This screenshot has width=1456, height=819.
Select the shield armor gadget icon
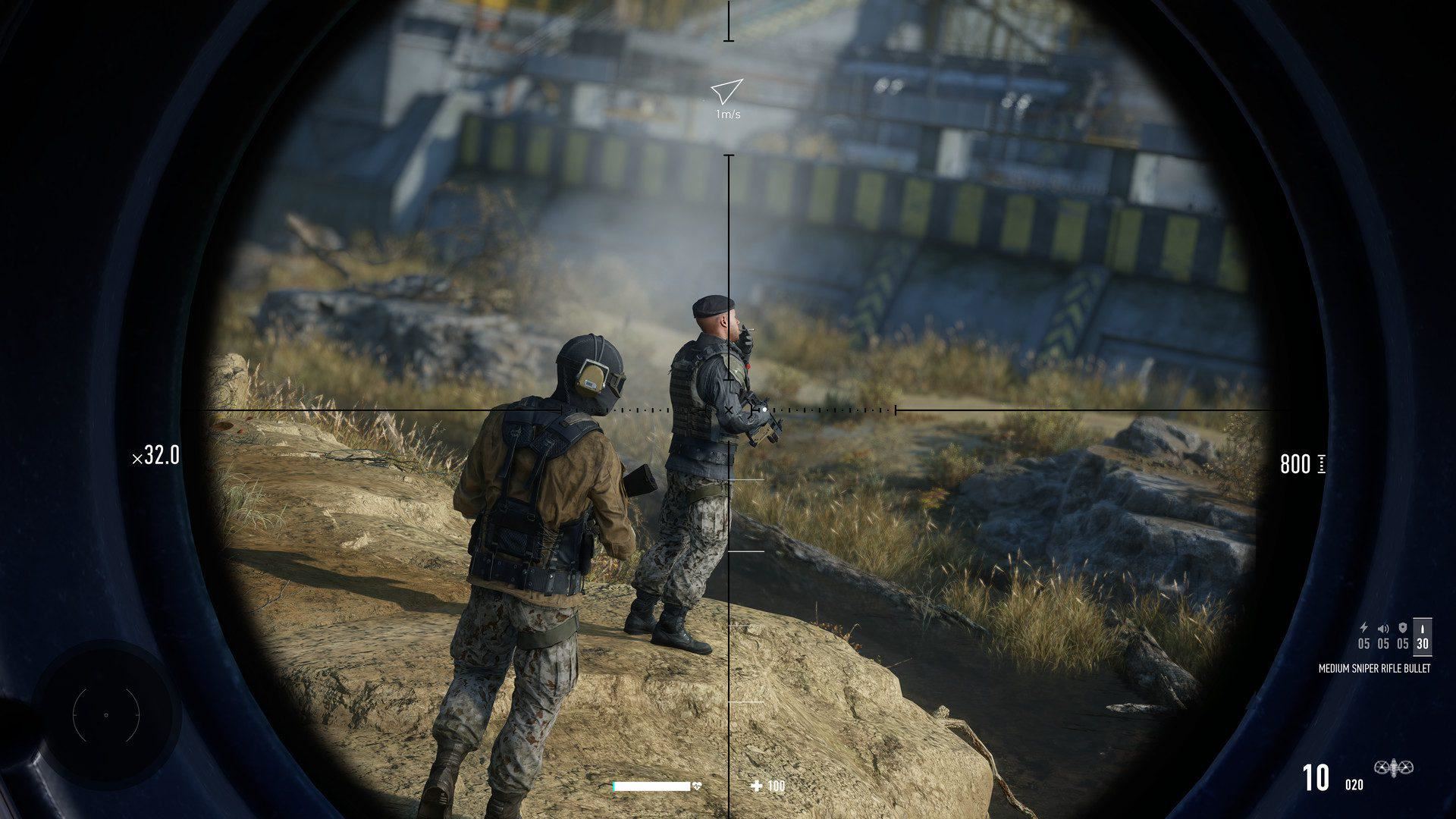click(x=1403, y=628)
